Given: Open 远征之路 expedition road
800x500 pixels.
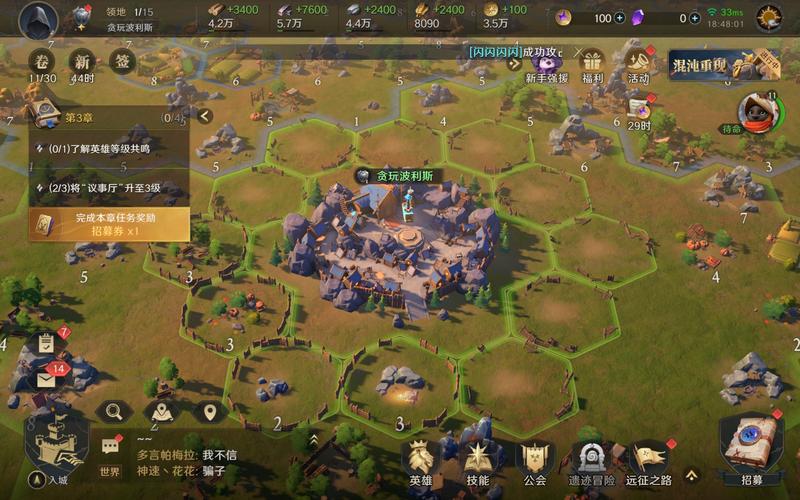Looking at the screenshot, I should pyautogui.click(x=650, y=461).
